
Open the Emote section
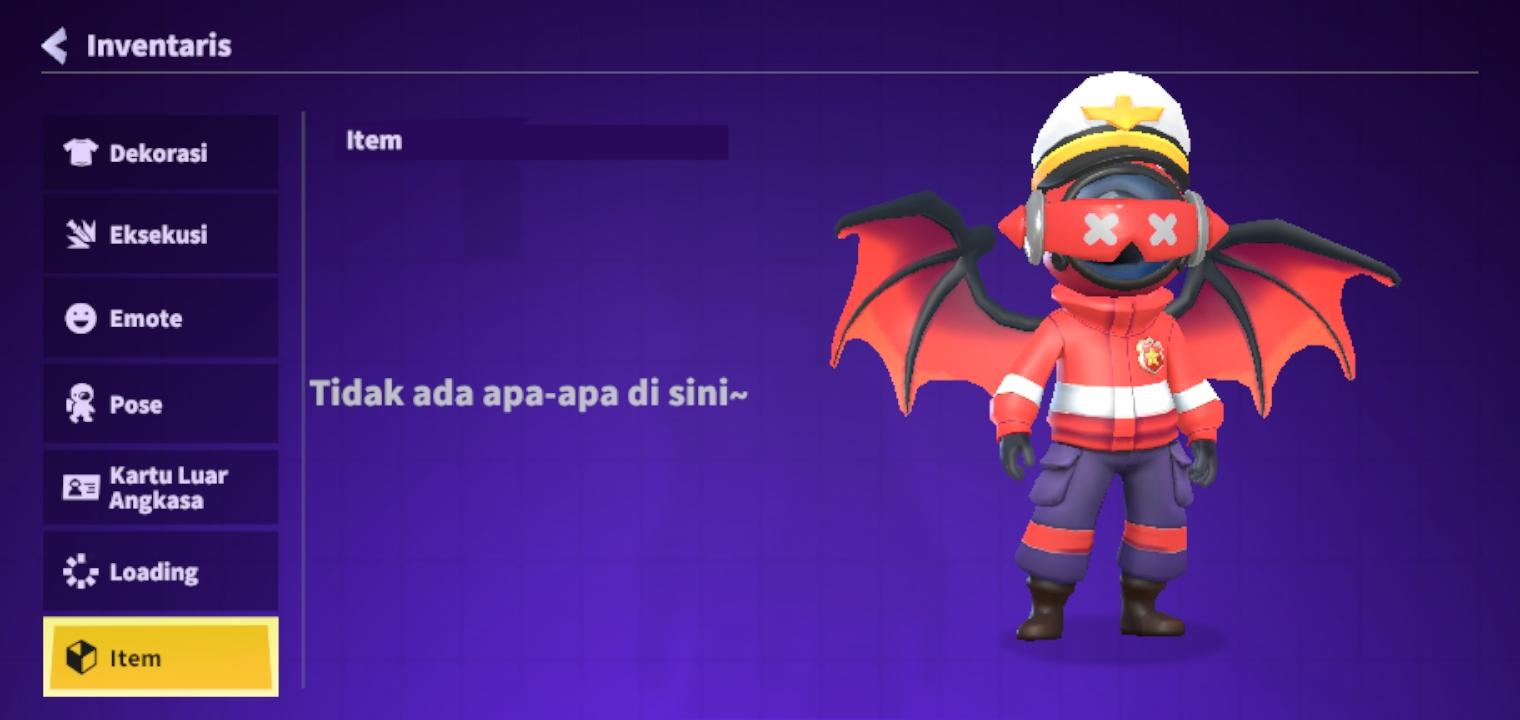click(x=160, y=318)
